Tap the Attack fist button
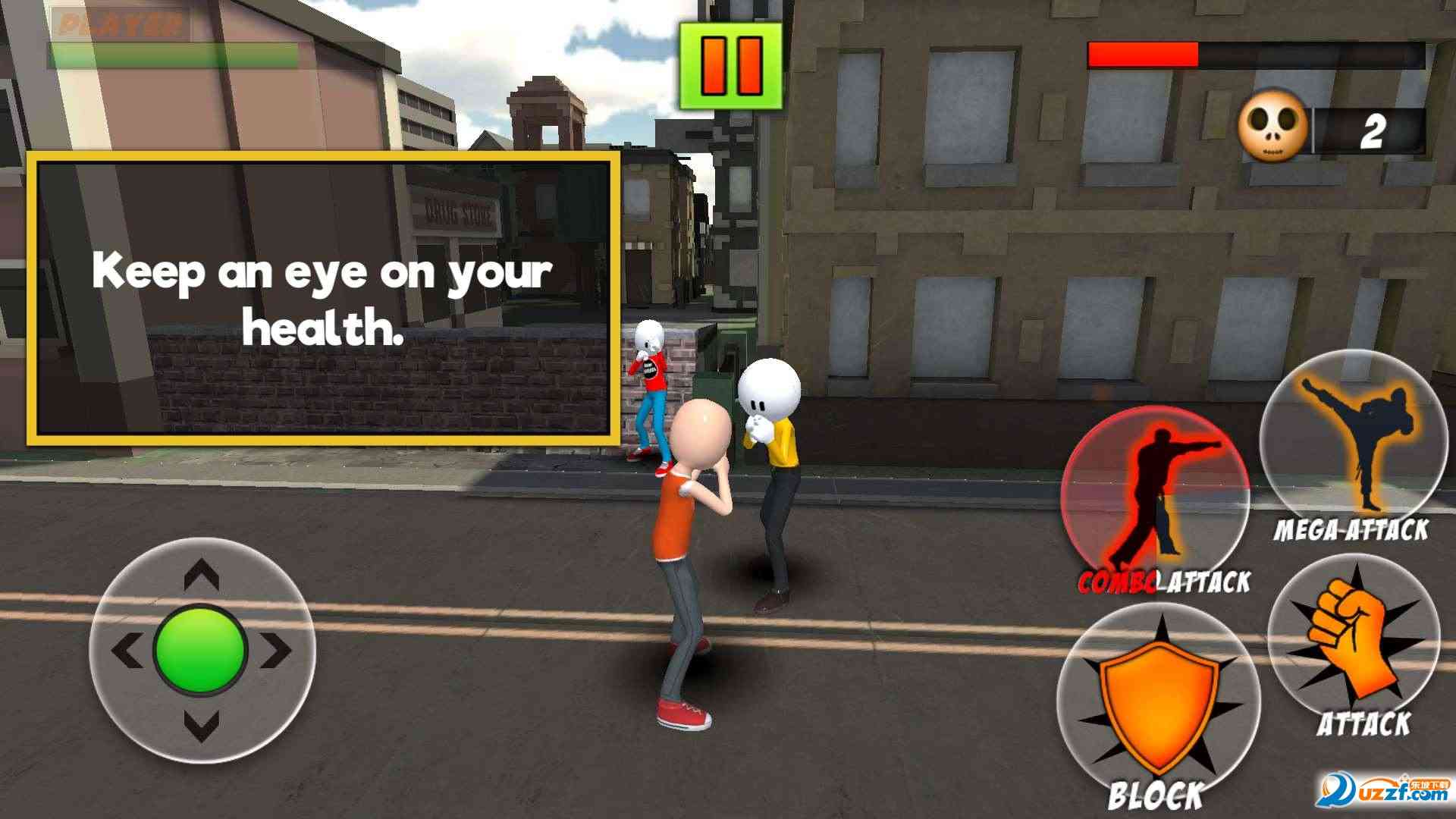The image size is (1456, 819). [1353, 642]
